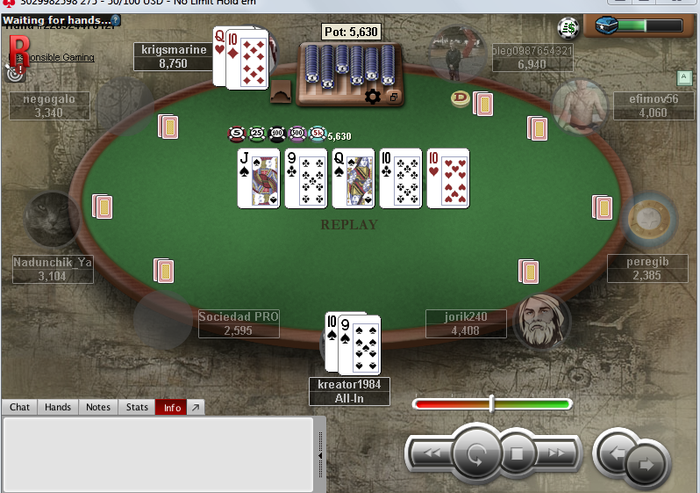
Task: Fast-forward the hand replay
Action: tap(558, 454)
